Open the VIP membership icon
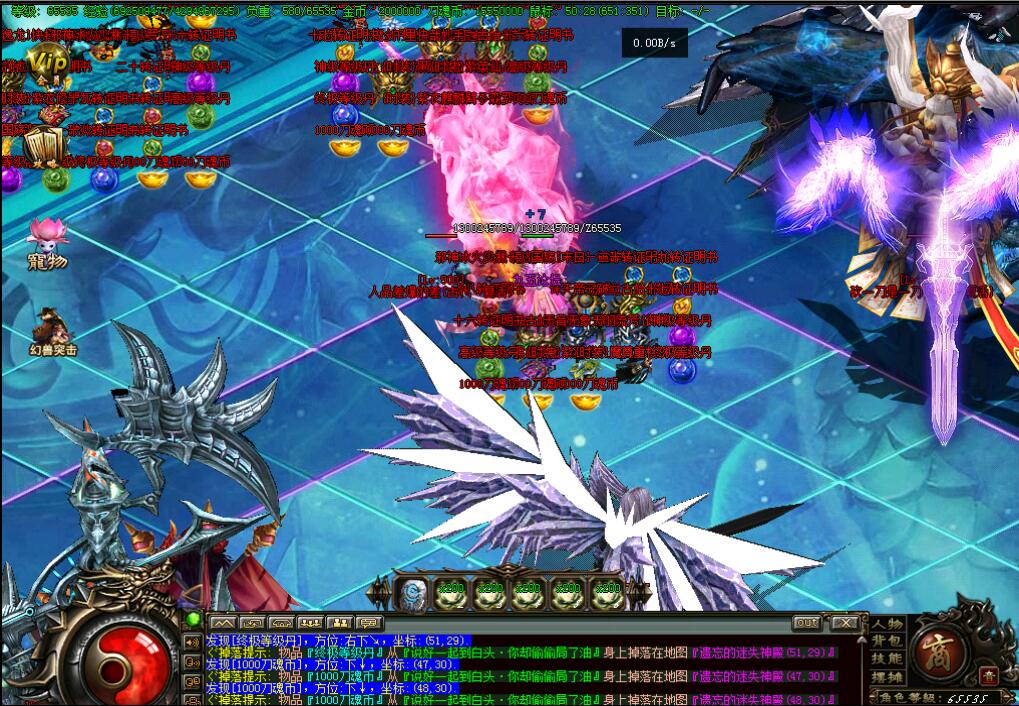 click(x=46, y=65)
